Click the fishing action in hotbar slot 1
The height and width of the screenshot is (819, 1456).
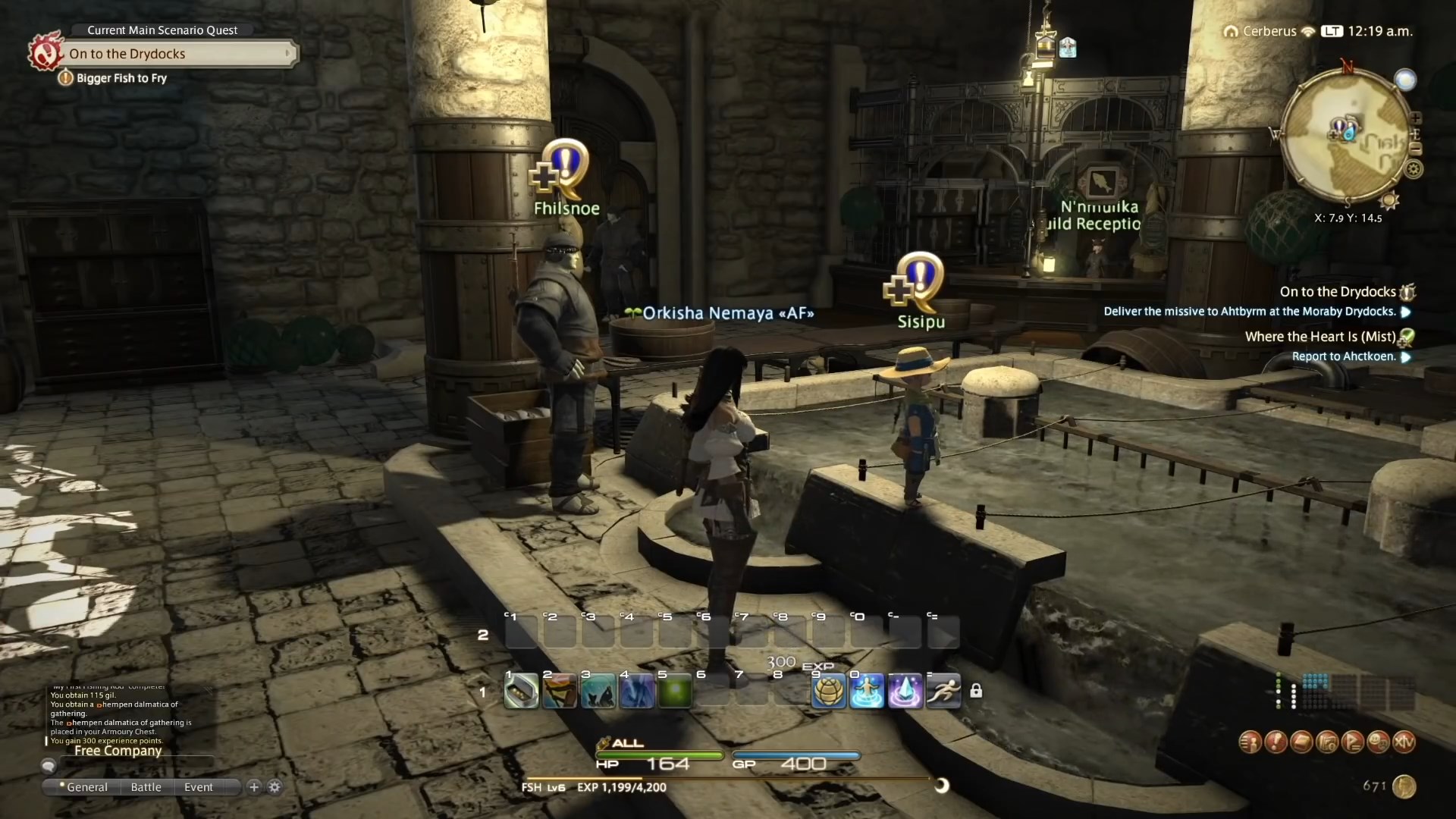520,691
